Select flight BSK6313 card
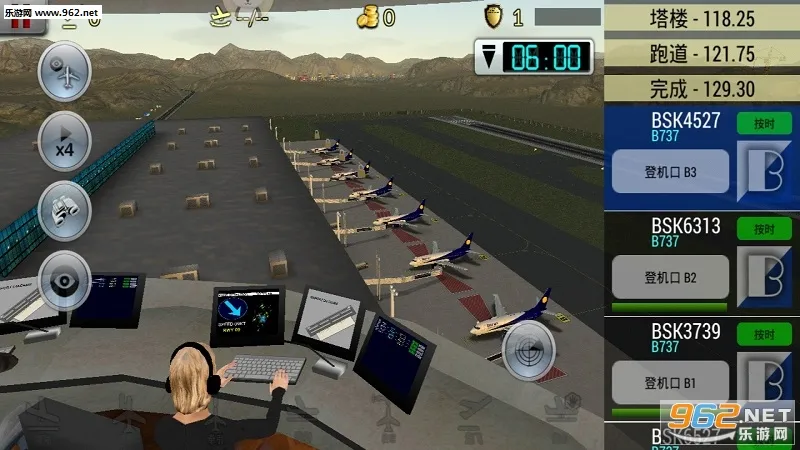This screenshot has height=450, width=800. [670, 230]
